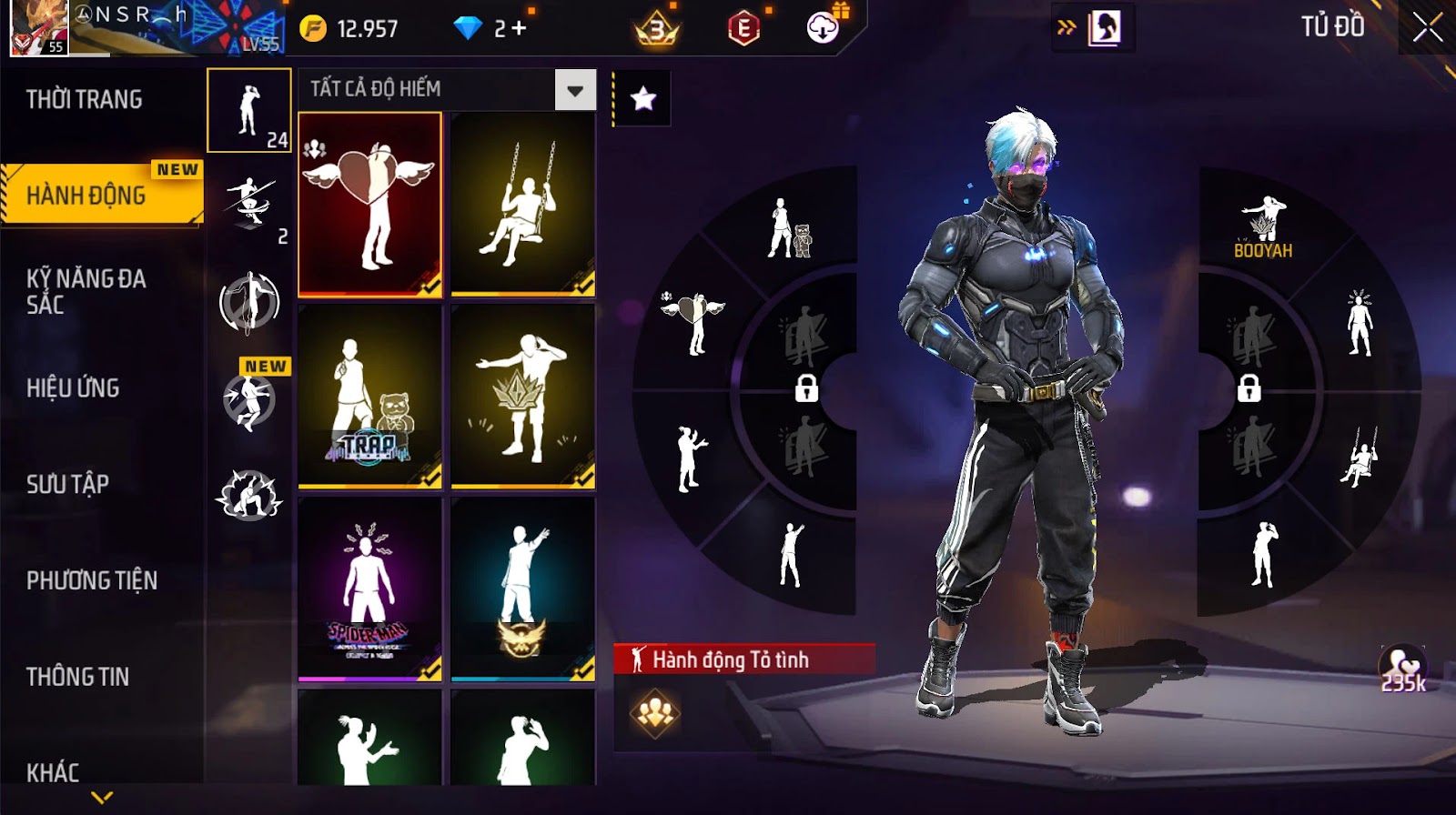Click the 235k likes heart icon
Image resolution: width=1456 pixels, height=815 pixels.
point(1402,669)
